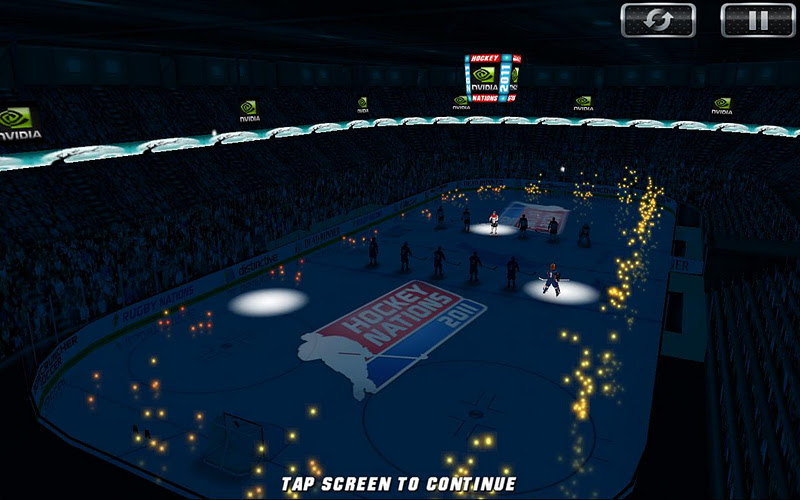Pause the game with the pause button
This screenshot has height=500, width=800.
(x=757, y=20)
